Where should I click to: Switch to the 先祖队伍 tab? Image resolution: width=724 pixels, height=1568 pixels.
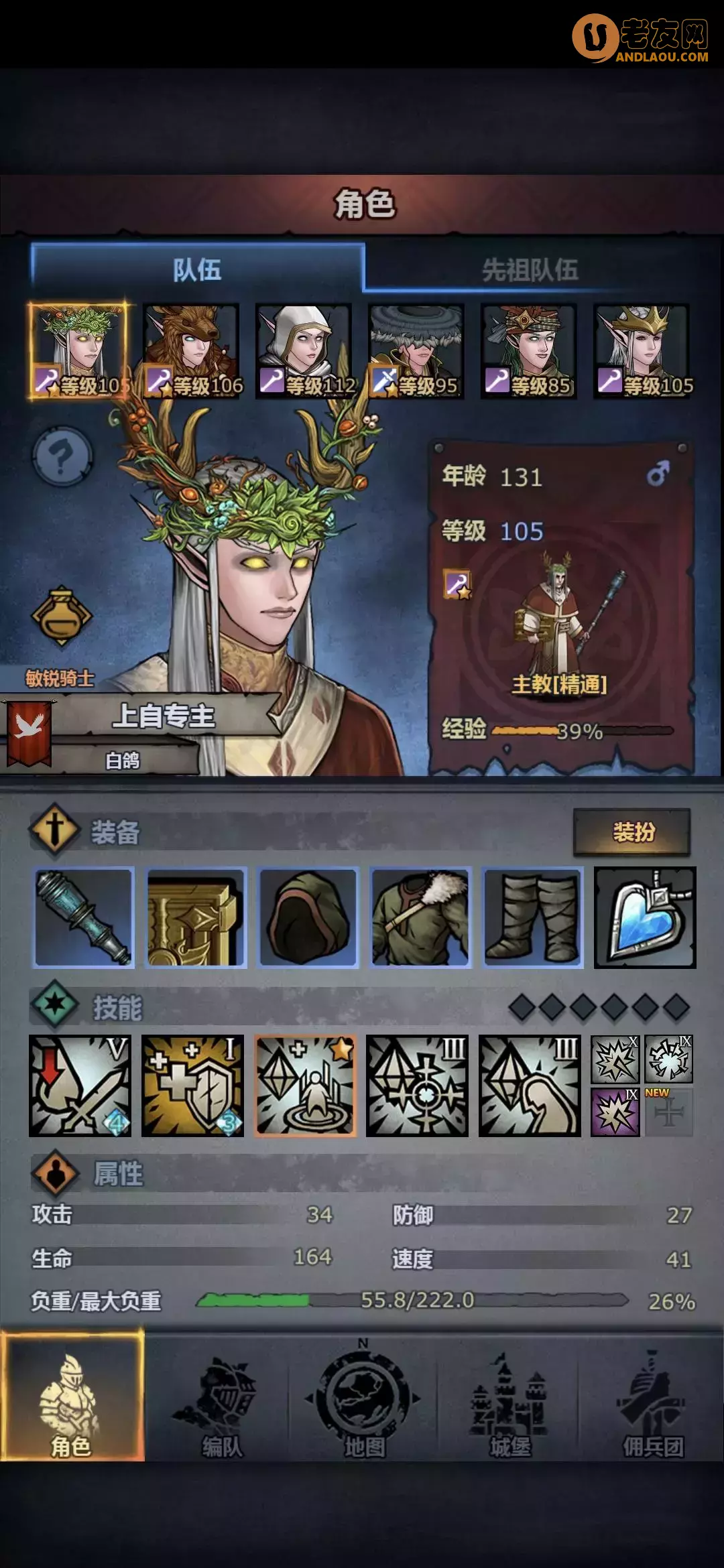530,269
